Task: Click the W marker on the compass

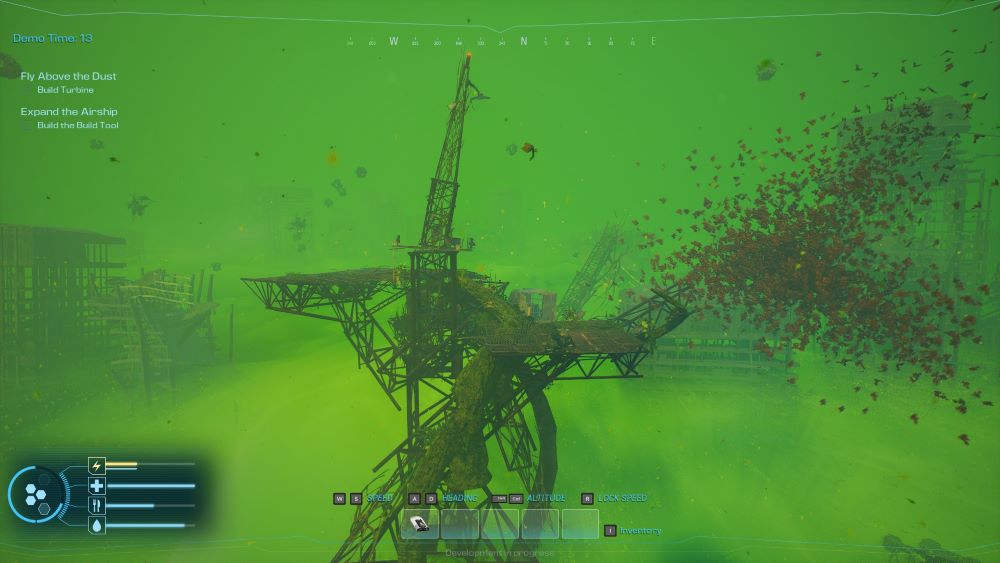Action: 393,42
